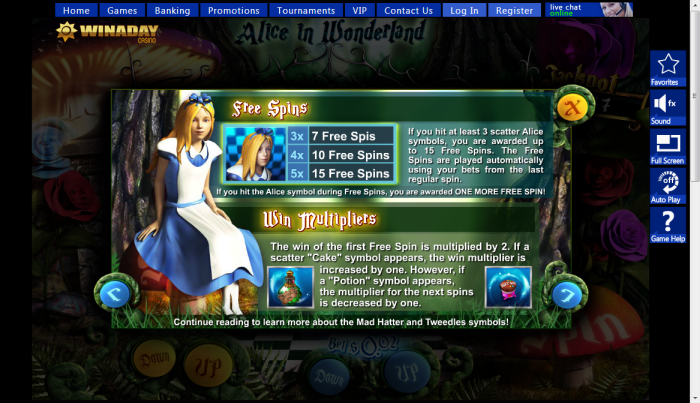Click the Log In button

pos(465,11)
